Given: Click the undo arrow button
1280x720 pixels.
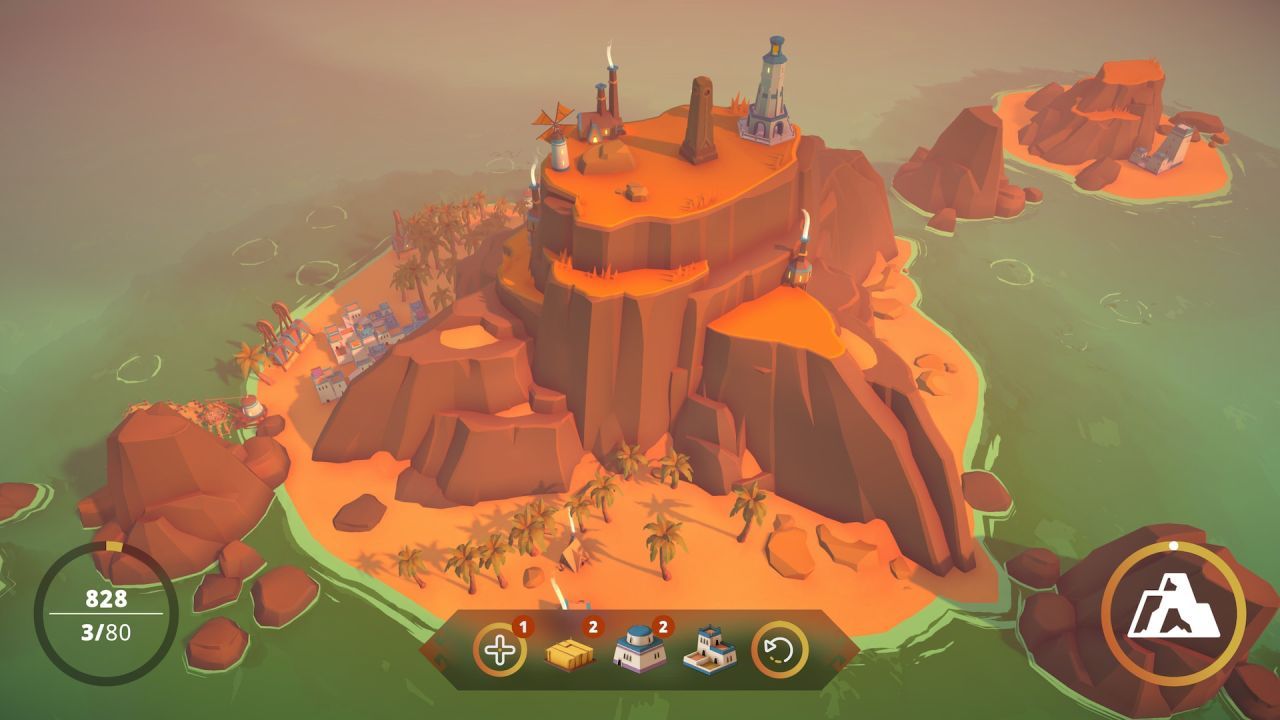Looking at the screenshot, I should (x=779, y=650).
